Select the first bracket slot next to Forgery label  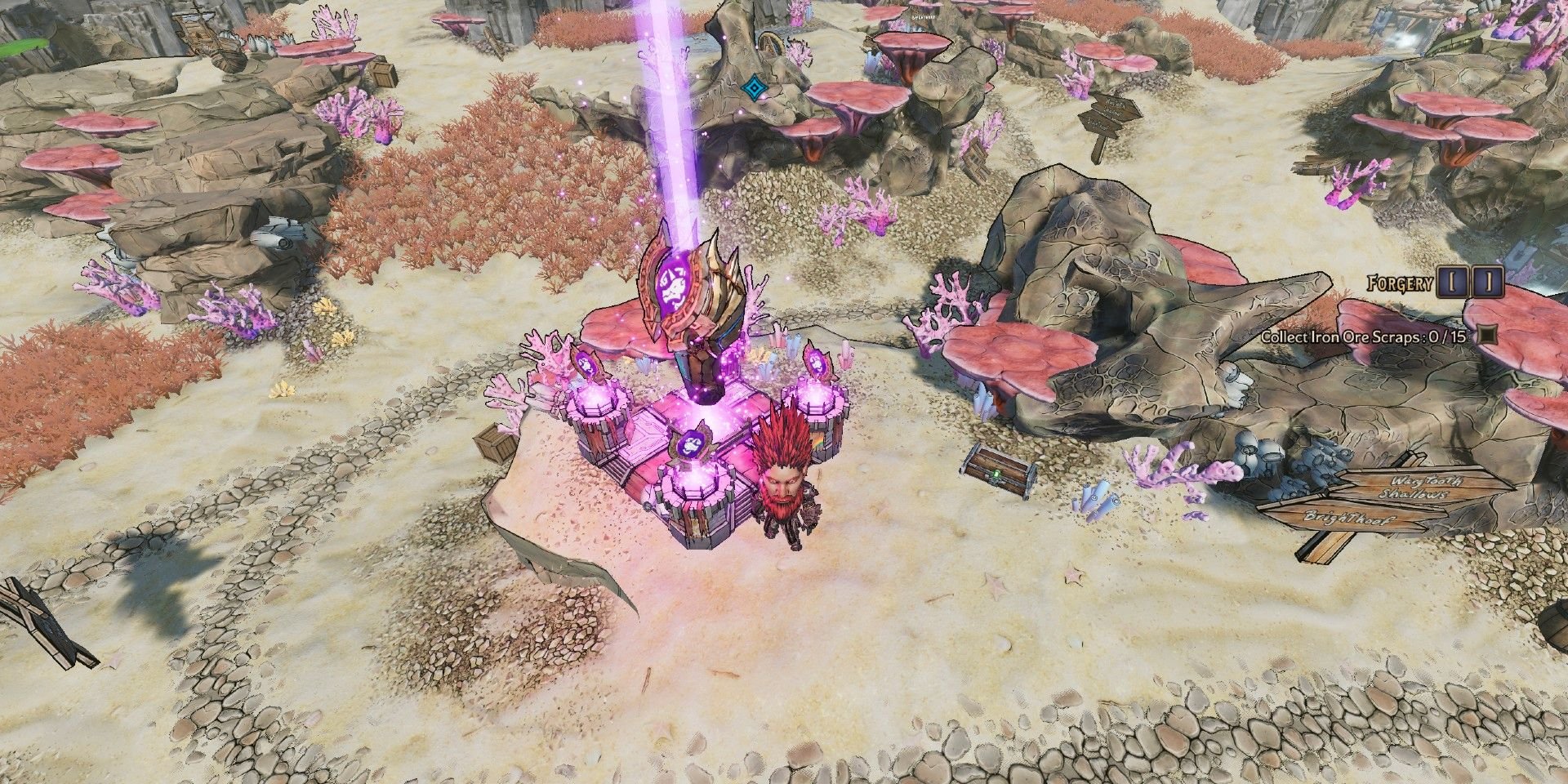coord(1453,283)
